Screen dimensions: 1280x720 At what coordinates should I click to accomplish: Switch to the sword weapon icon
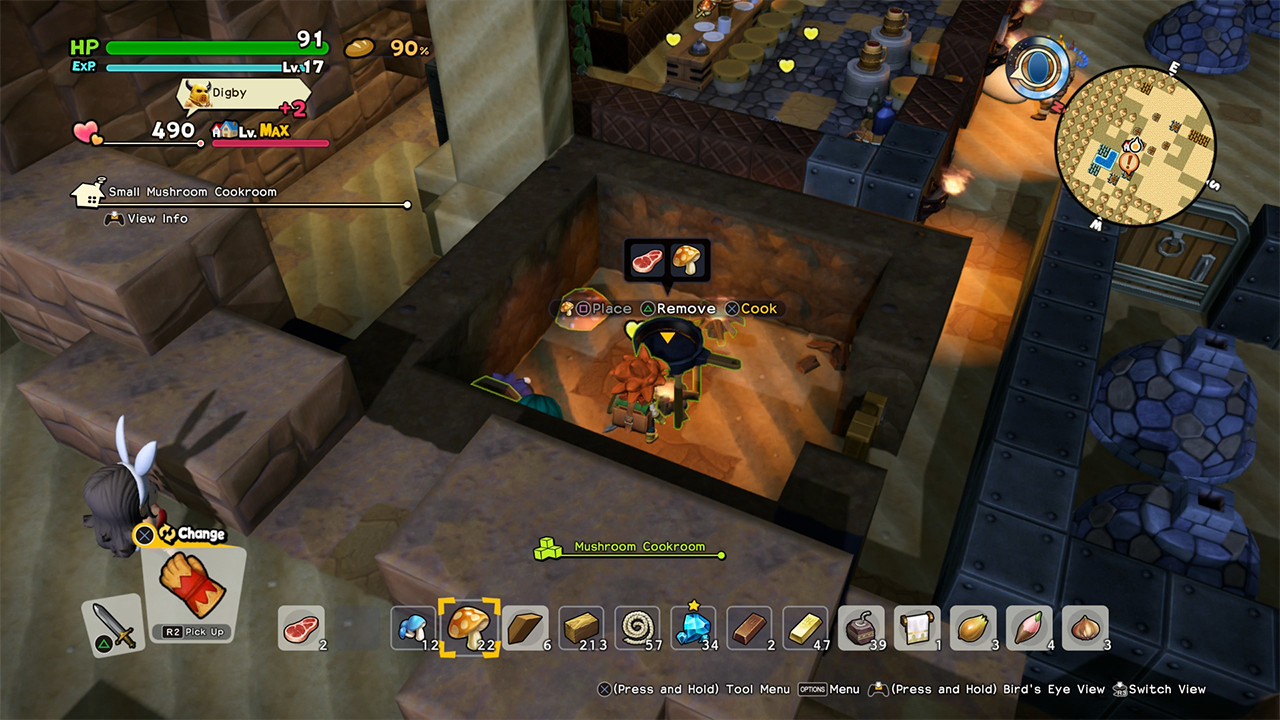coord(112,625)
